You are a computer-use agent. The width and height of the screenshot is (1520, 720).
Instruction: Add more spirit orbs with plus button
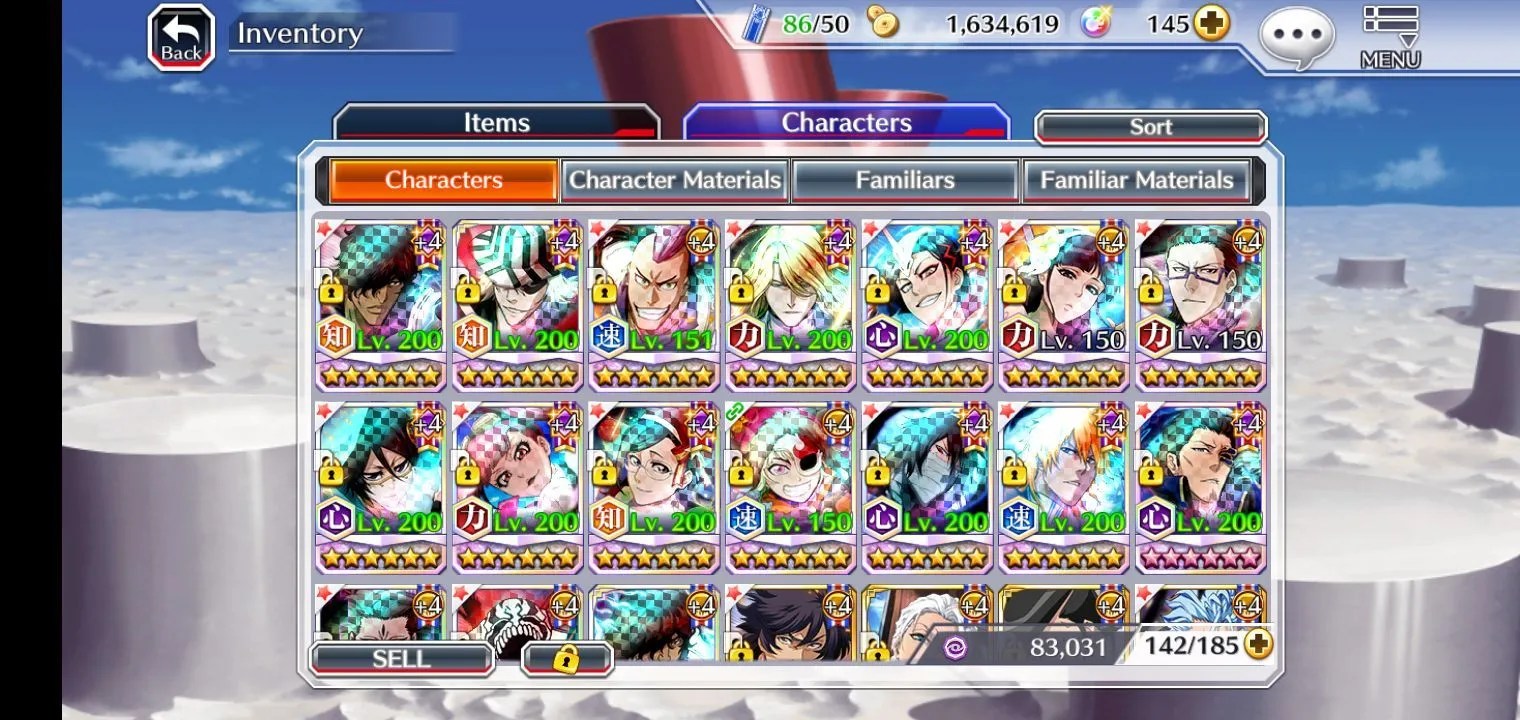point(1212,24)
